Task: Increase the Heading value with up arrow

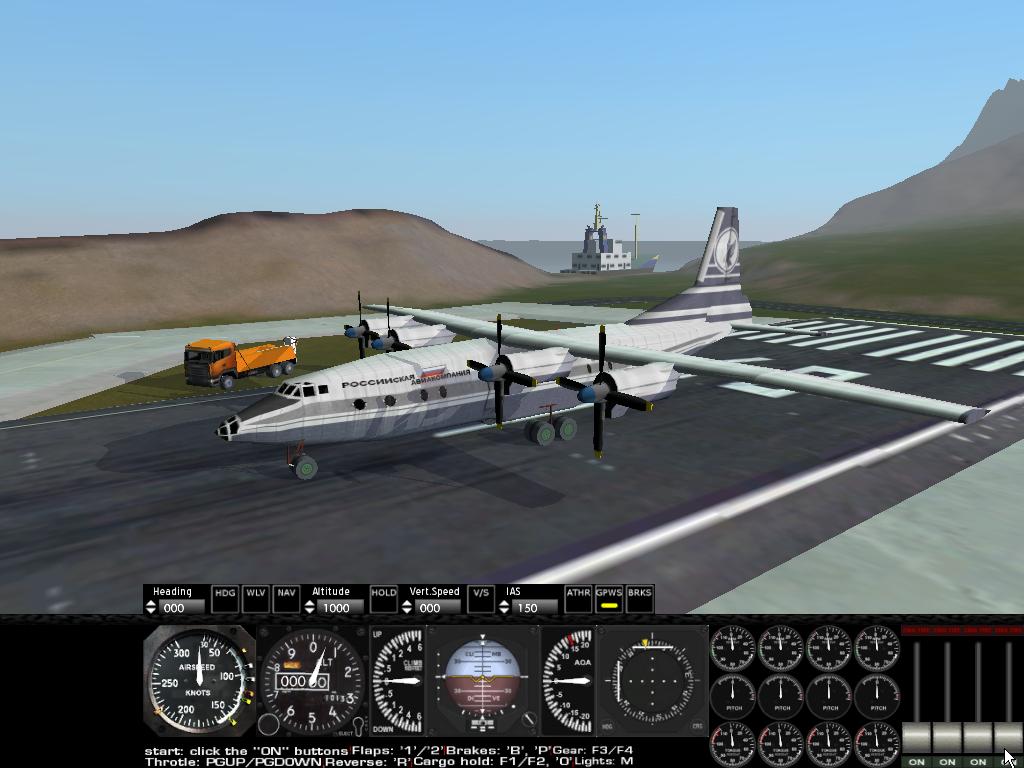Action: (152, 603)
